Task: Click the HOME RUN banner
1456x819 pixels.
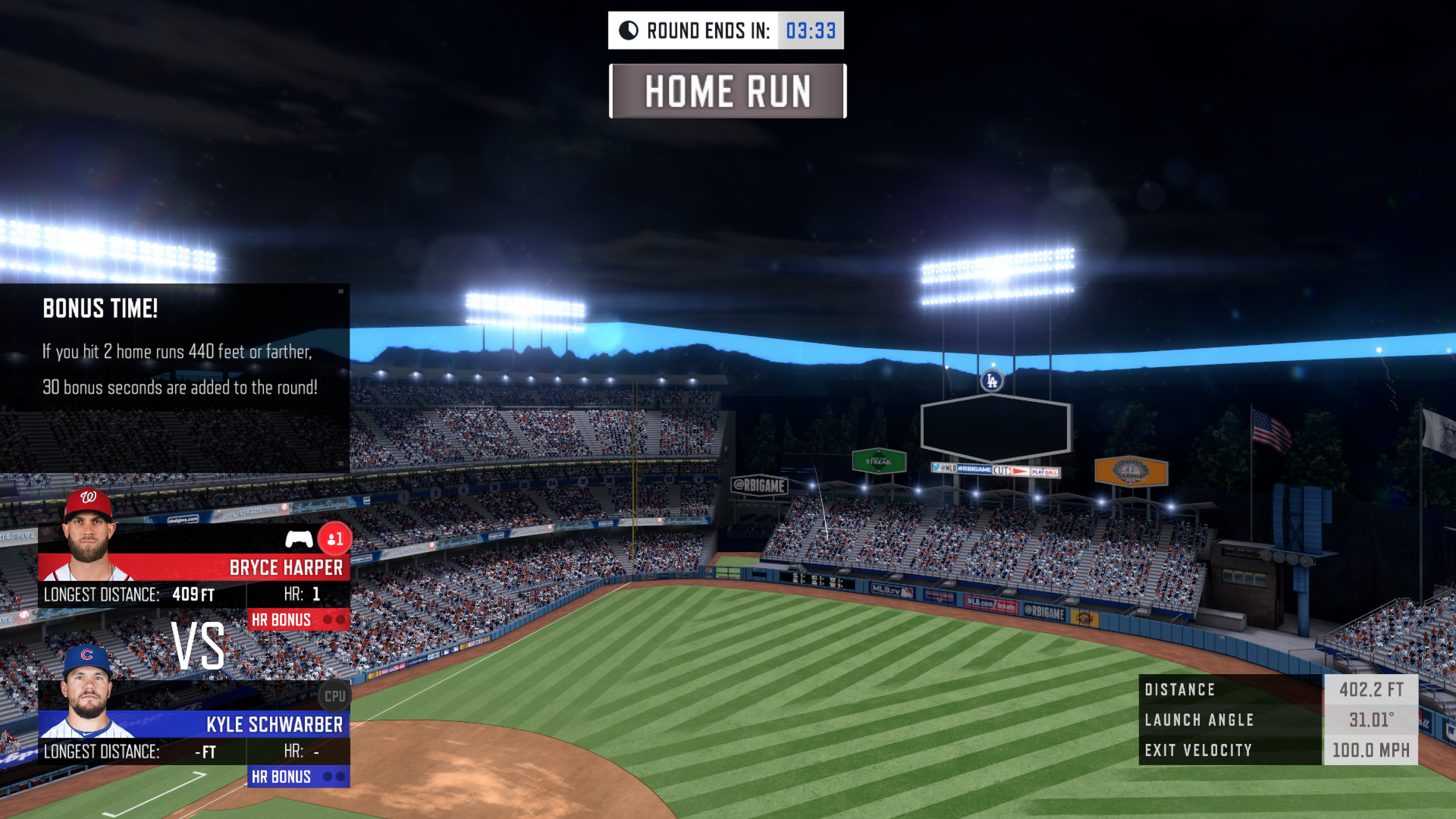Action: [x=726, y=92]
